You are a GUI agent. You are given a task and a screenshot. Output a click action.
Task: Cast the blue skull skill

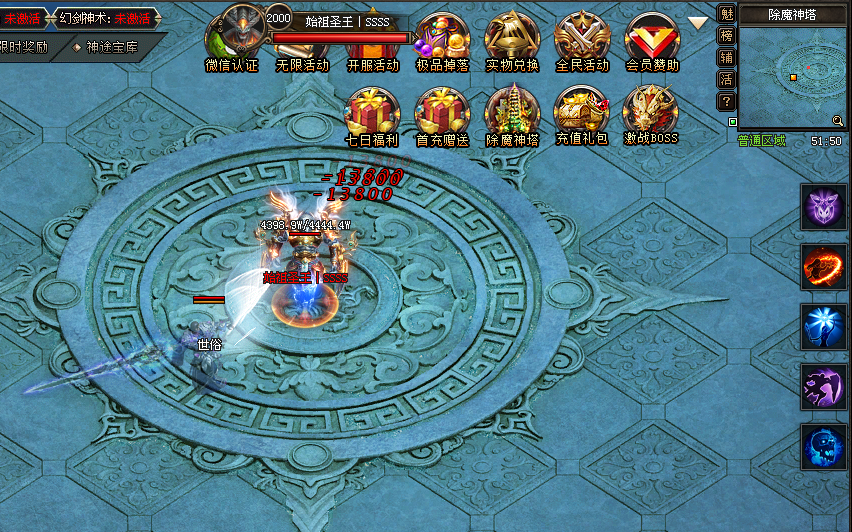point(824,447)
